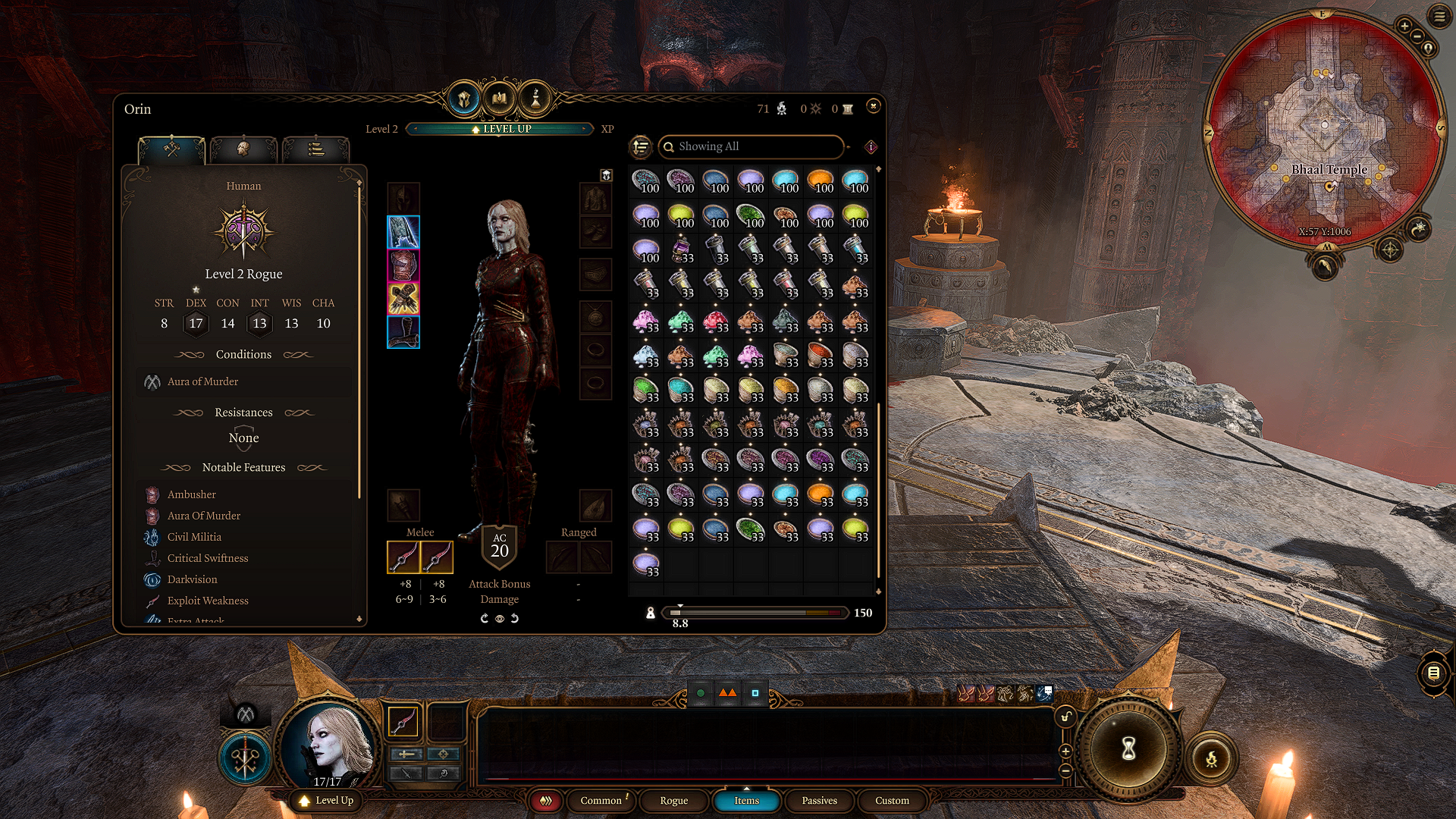This screenshot has width=1456, height=819.
Task: Zoom in on the minimap
Action: [x=1404, y=27]
